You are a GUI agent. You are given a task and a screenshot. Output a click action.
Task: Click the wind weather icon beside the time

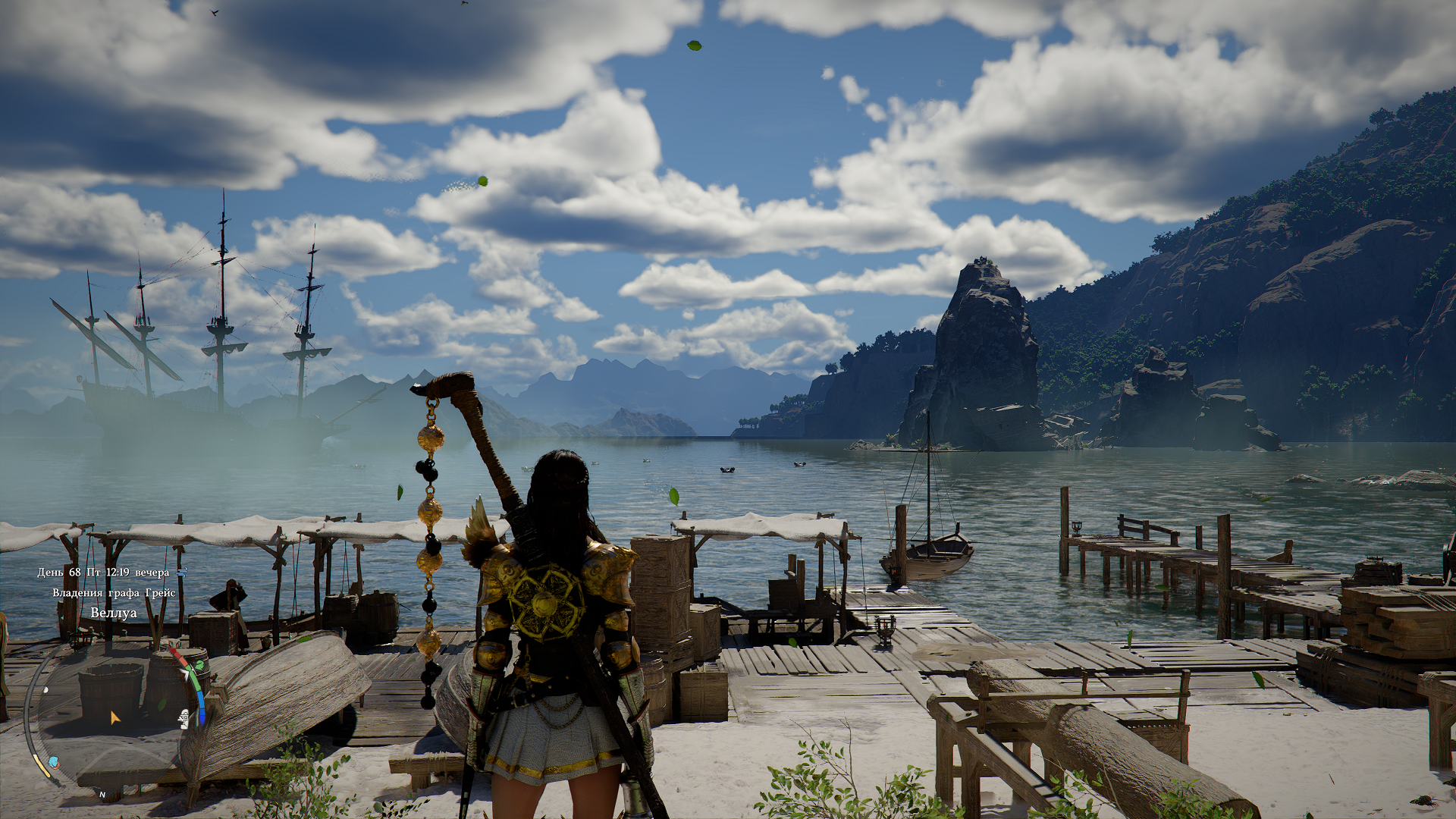181,572
